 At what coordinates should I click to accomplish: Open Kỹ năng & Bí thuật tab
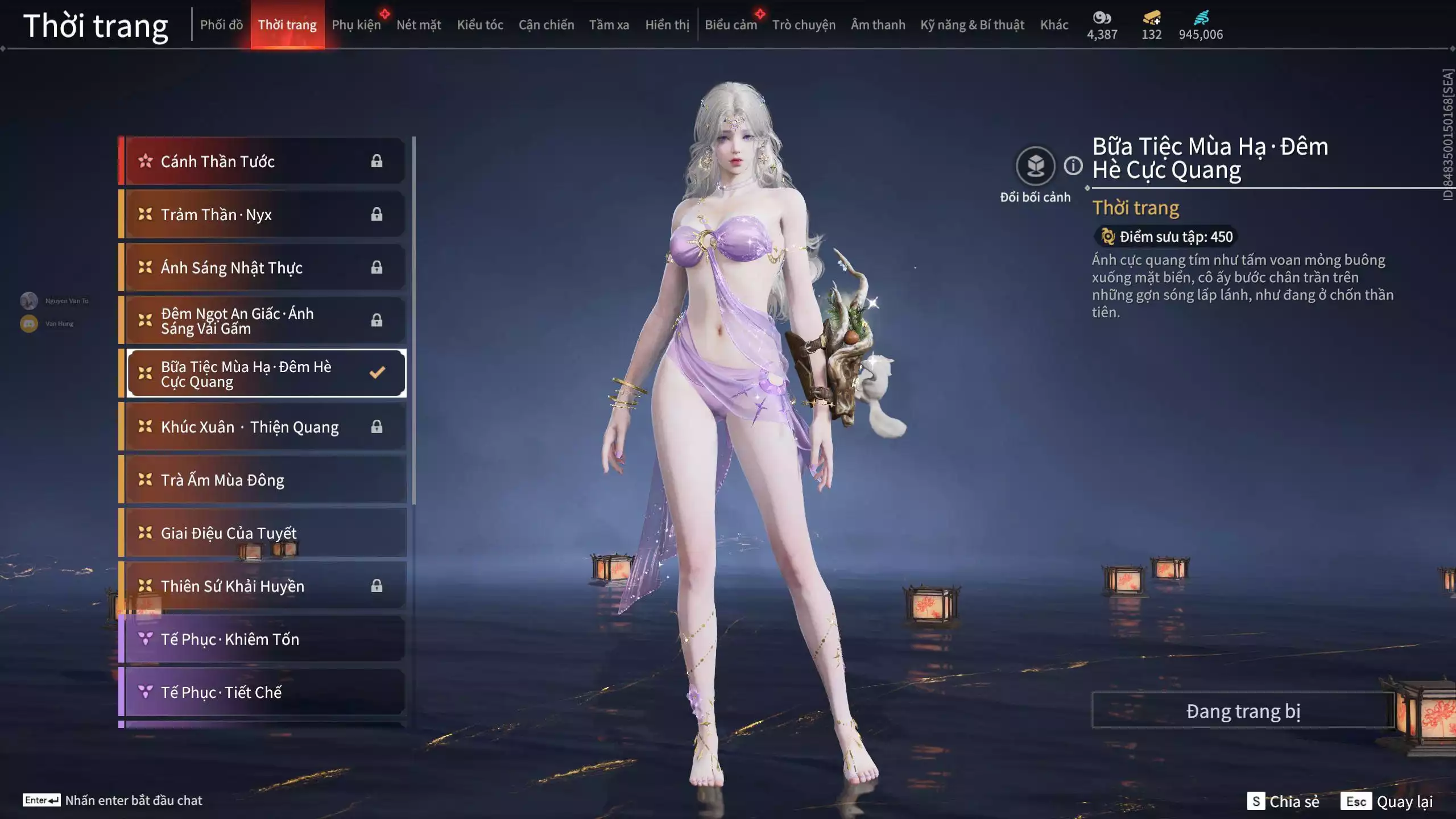pos(972,25)
